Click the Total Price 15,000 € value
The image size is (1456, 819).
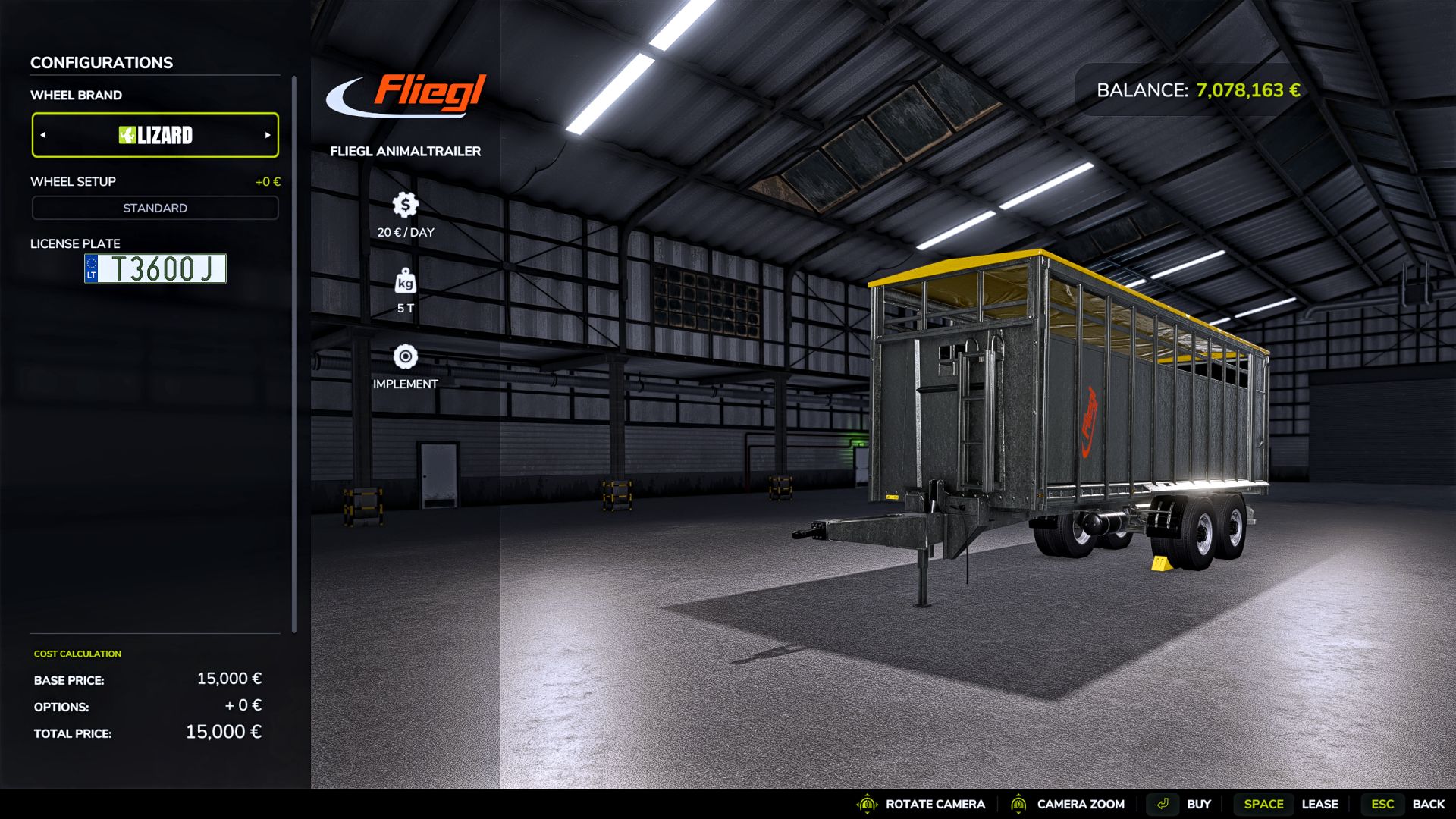pos(224,733)
